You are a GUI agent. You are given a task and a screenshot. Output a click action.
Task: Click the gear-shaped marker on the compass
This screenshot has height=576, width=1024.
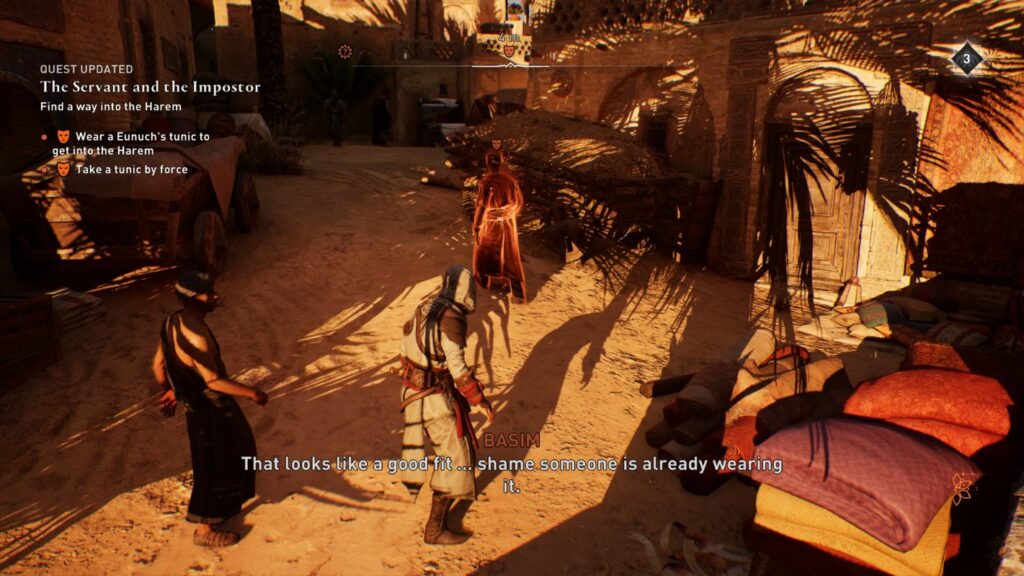[345, 51]
